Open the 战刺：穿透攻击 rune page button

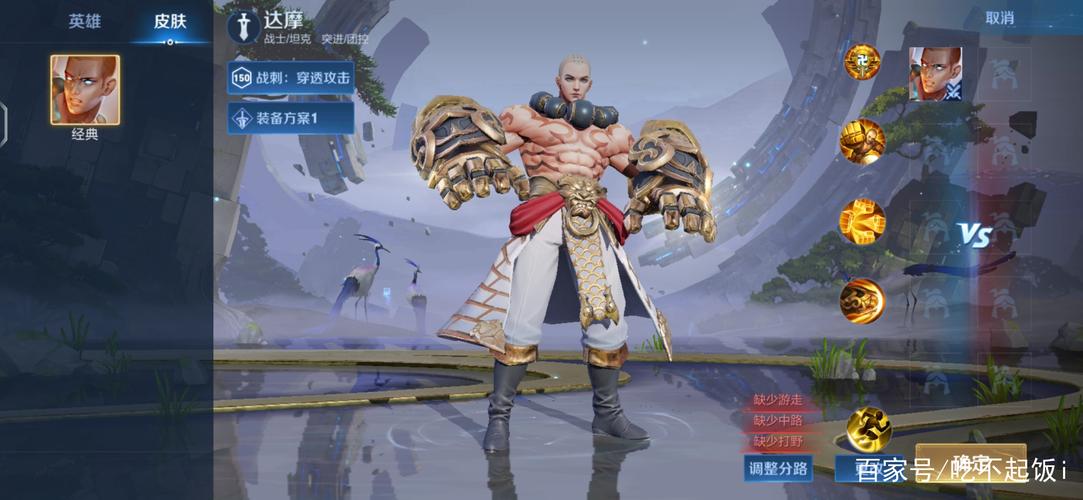click(x=291, y=77)
